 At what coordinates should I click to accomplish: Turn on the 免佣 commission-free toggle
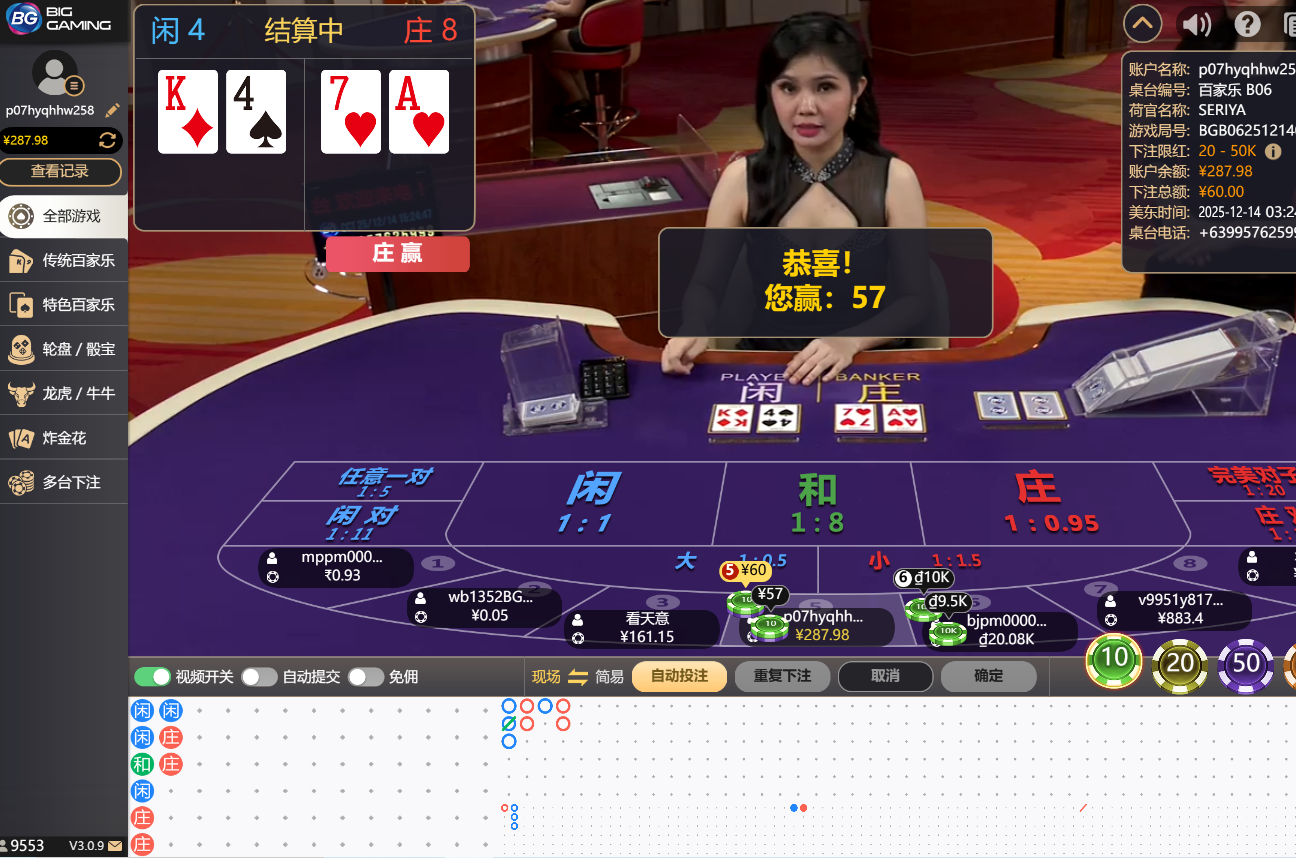(x=365, y=677)
